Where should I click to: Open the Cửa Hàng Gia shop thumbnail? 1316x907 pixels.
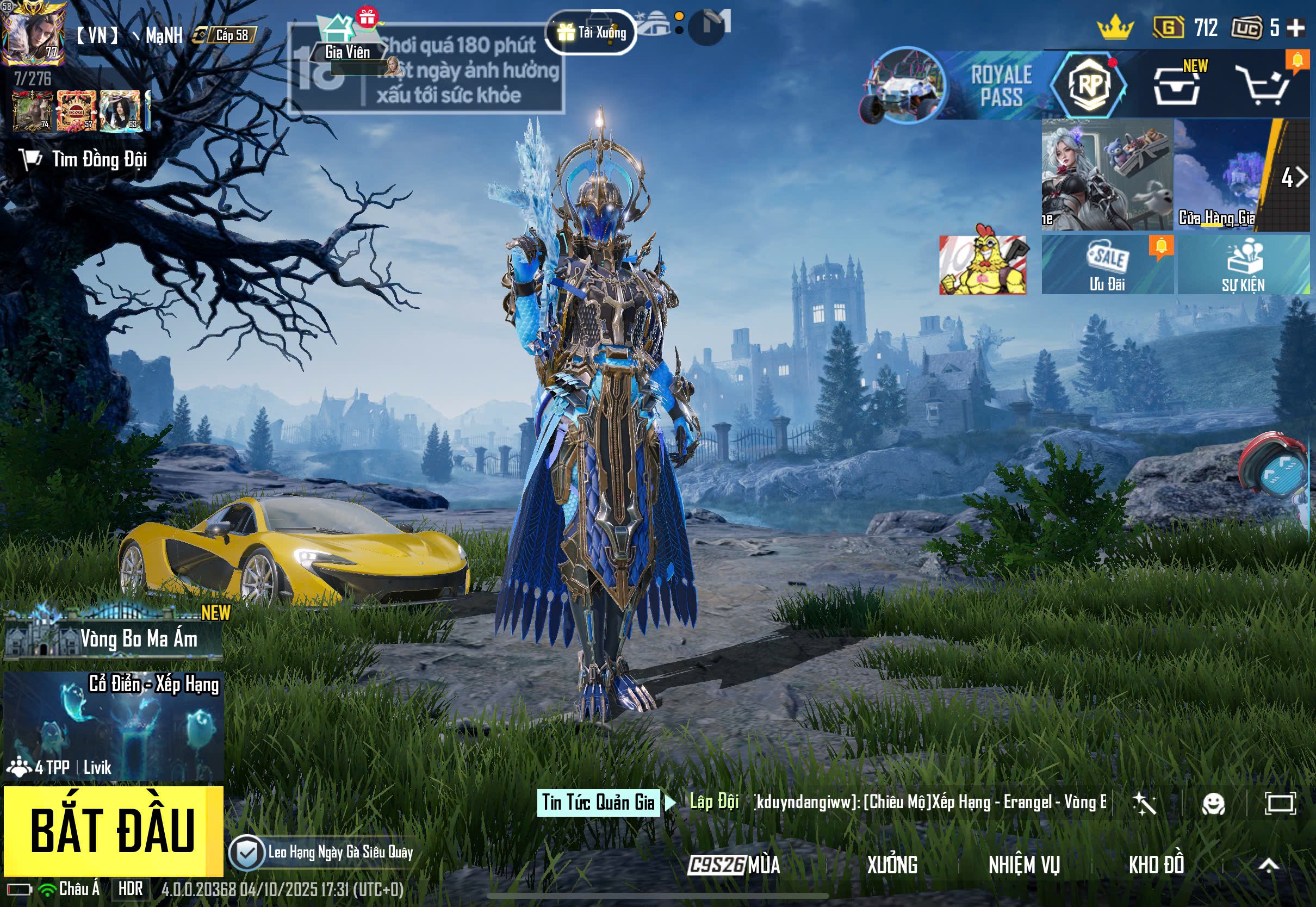click(1216, 175)
